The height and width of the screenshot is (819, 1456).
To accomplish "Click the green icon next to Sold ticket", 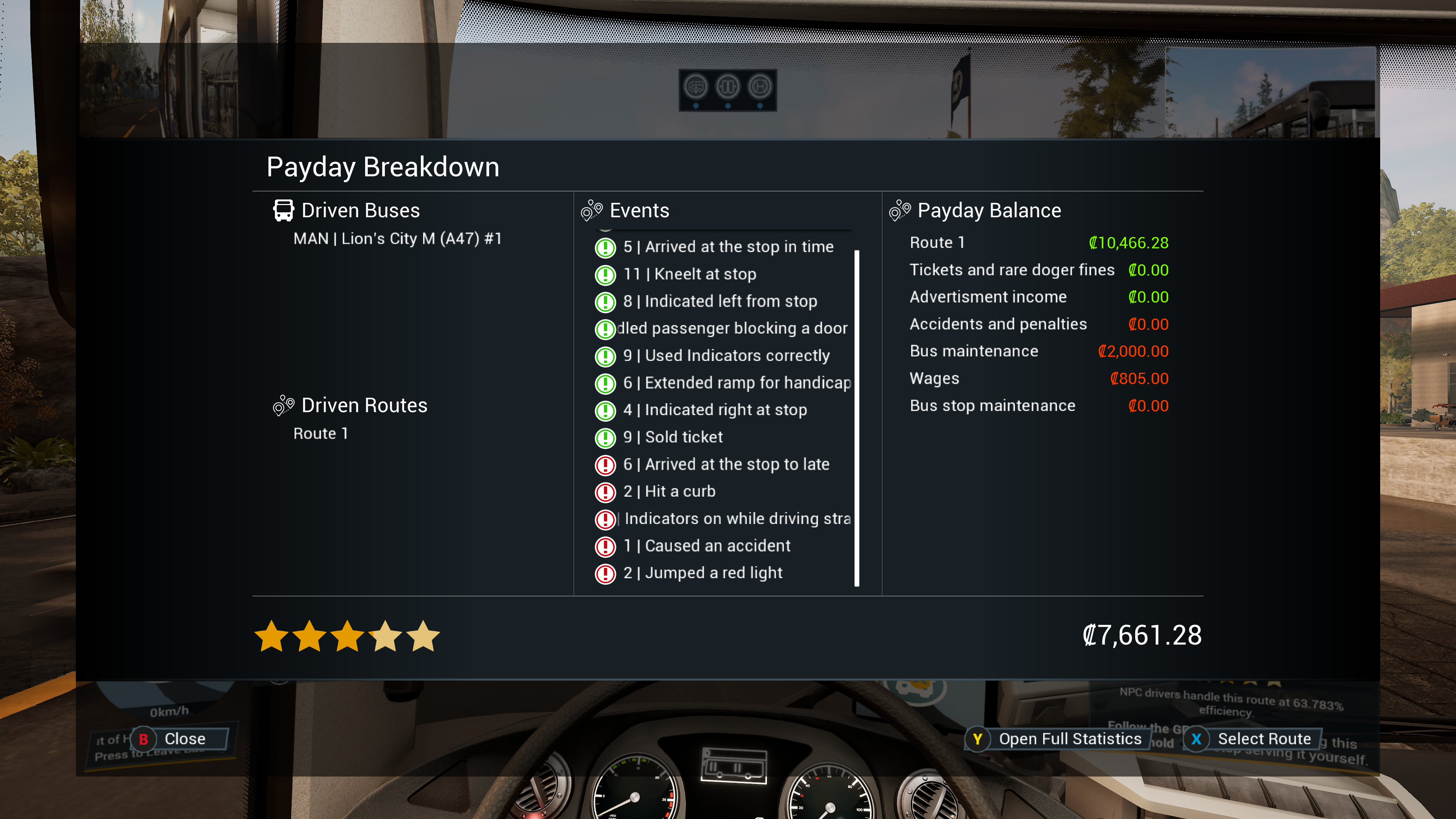I will tap(605, 438).
